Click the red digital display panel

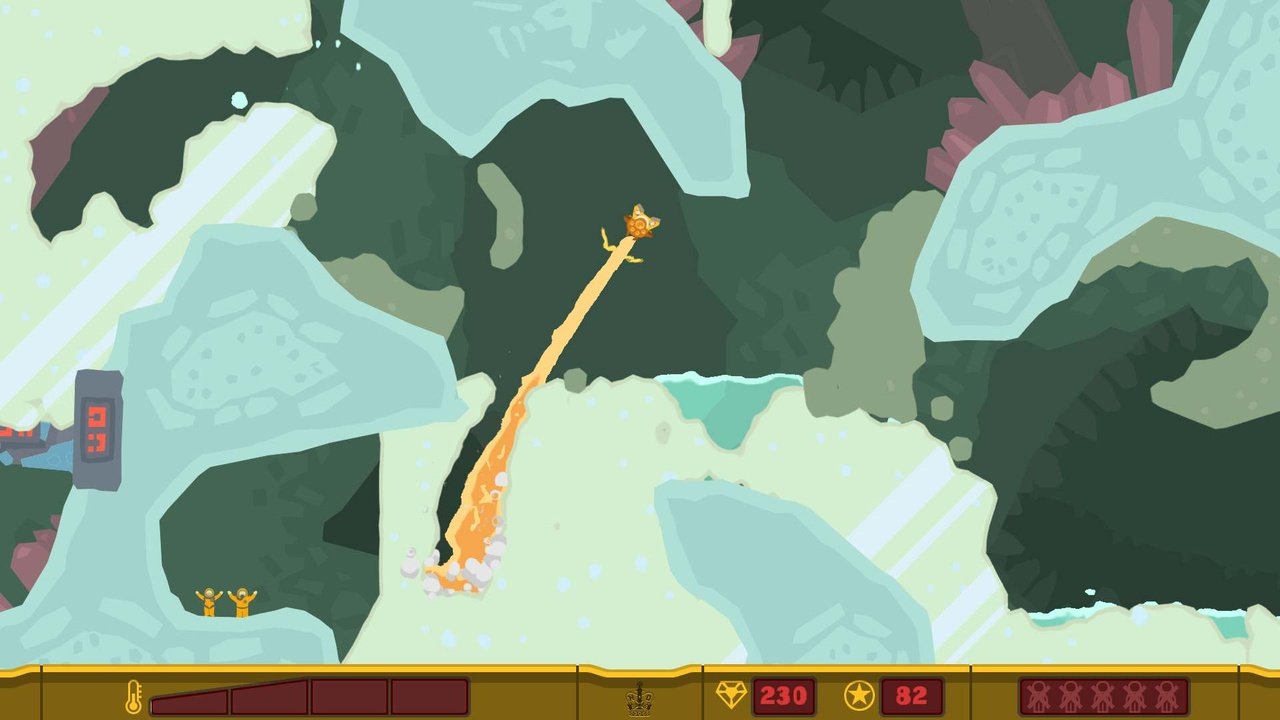tap(95, 432)
